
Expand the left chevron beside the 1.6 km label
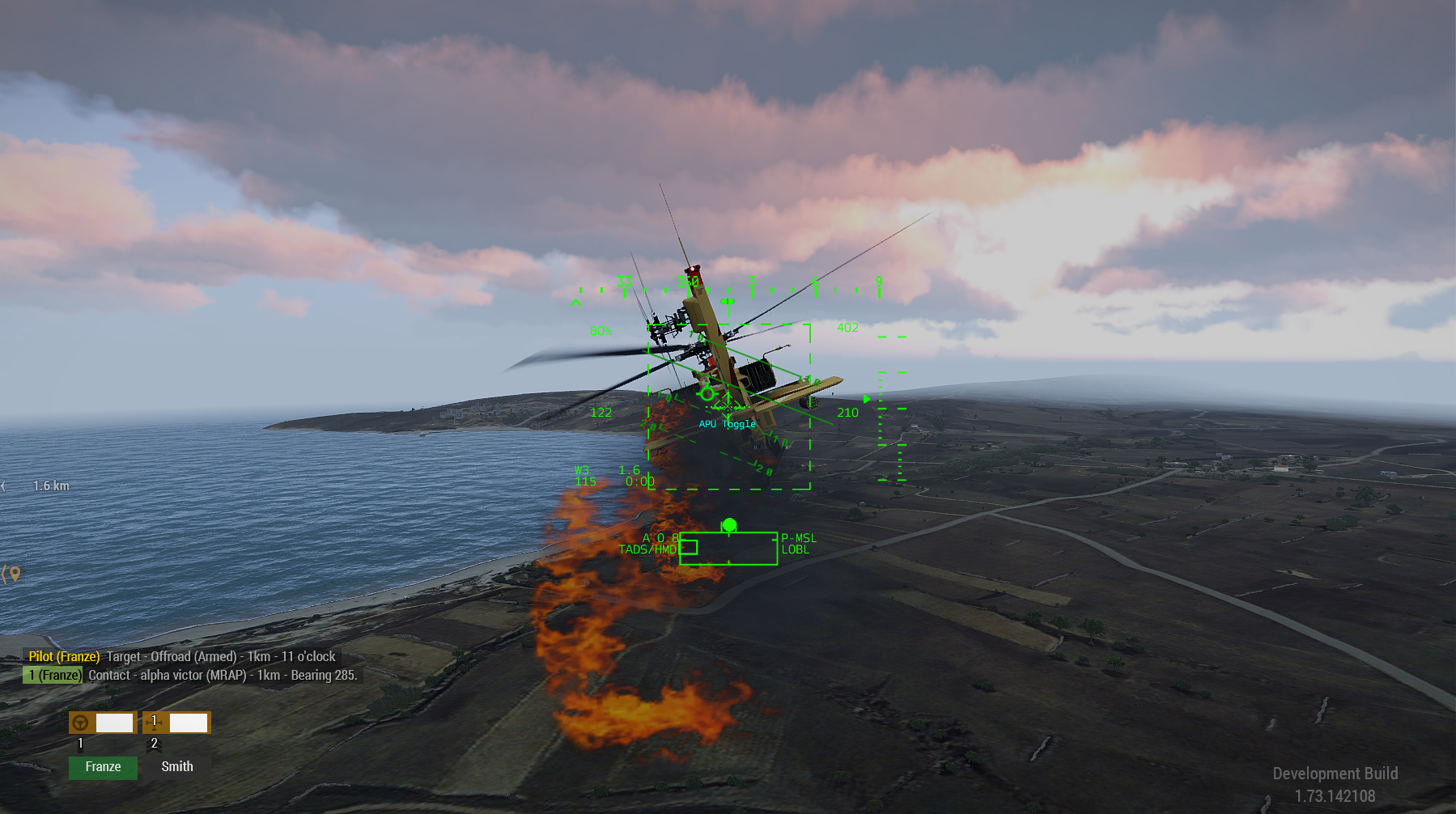5,485
